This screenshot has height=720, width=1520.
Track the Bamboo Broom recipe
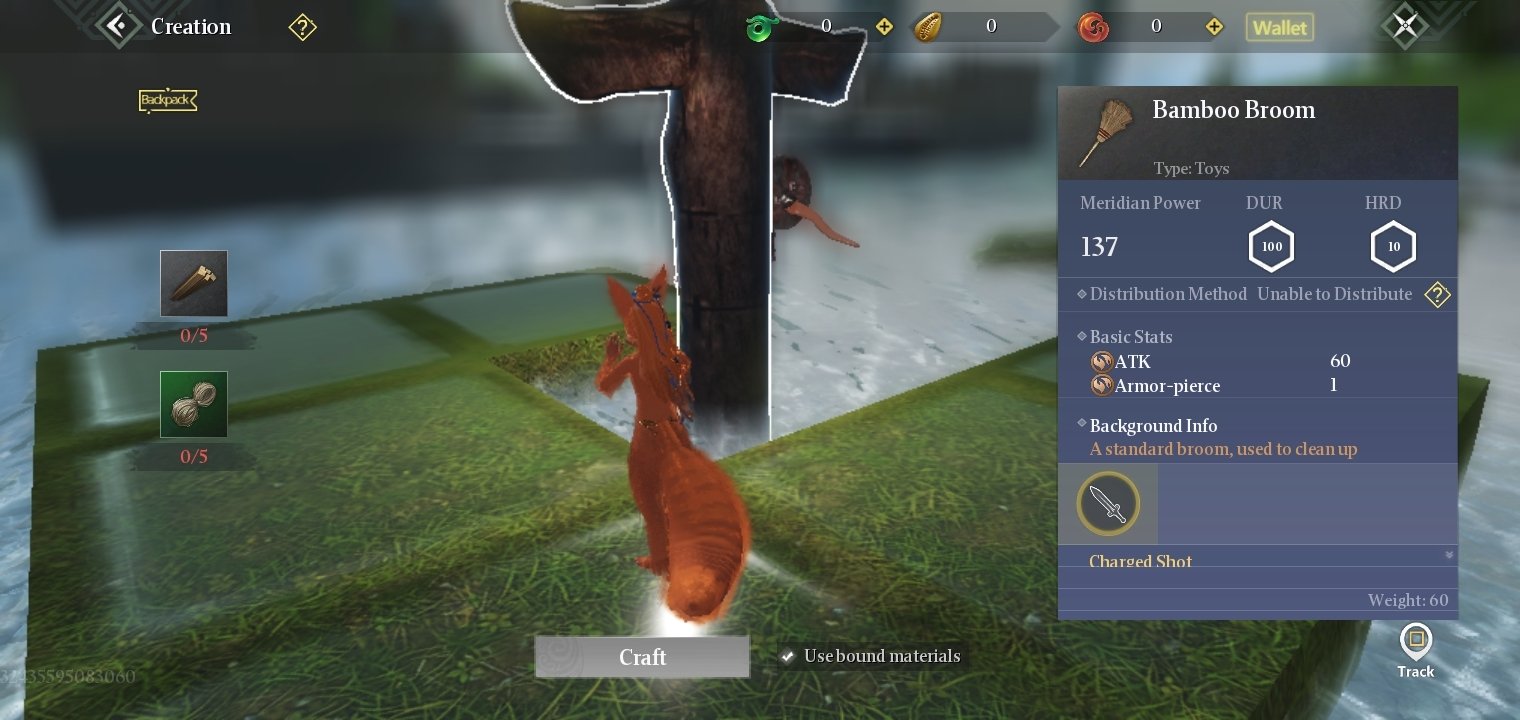coord(1415,650)
